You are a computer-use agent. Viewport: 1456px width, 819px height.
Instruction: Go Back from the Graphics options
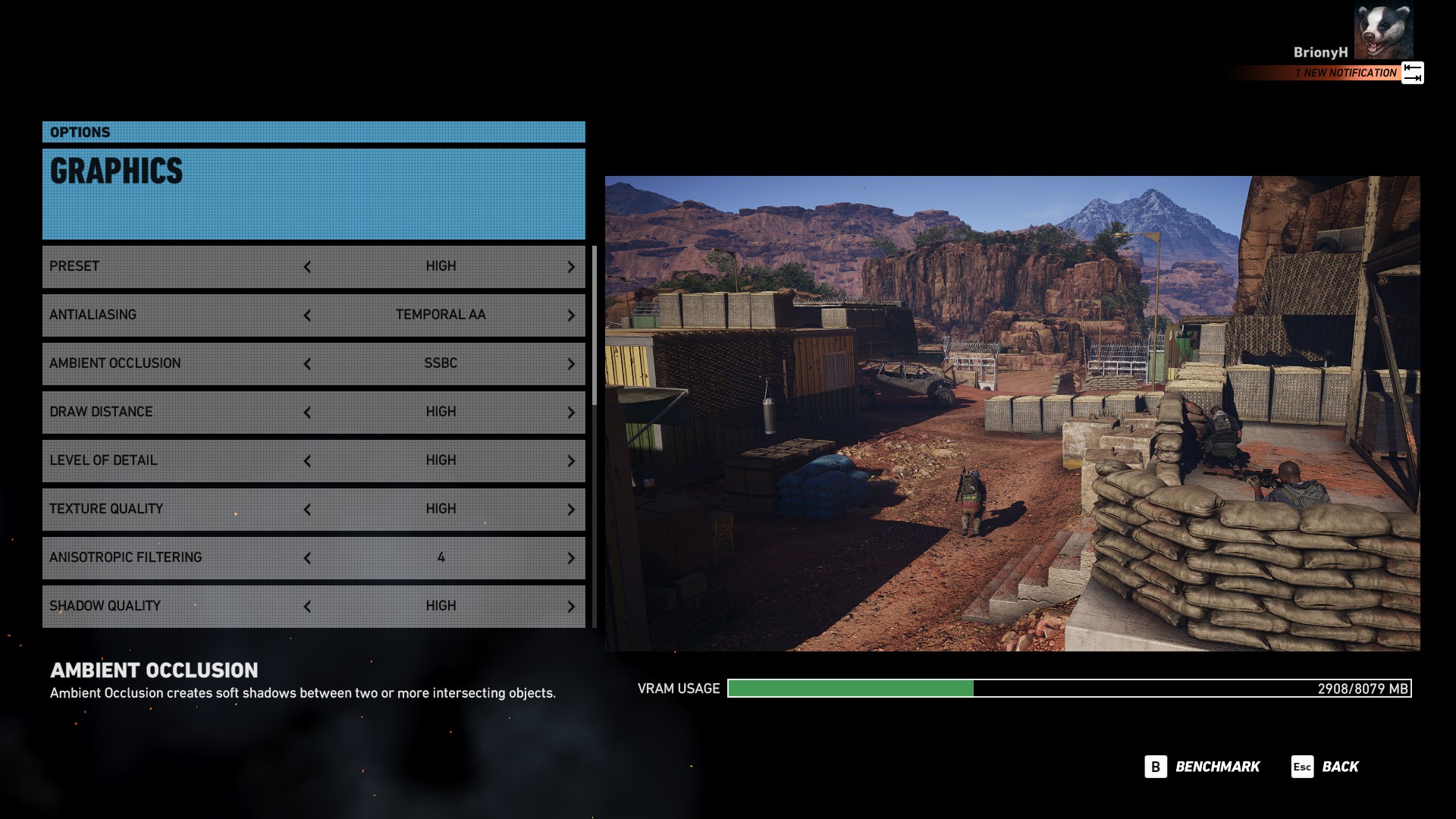click(x=1326, y=767)
